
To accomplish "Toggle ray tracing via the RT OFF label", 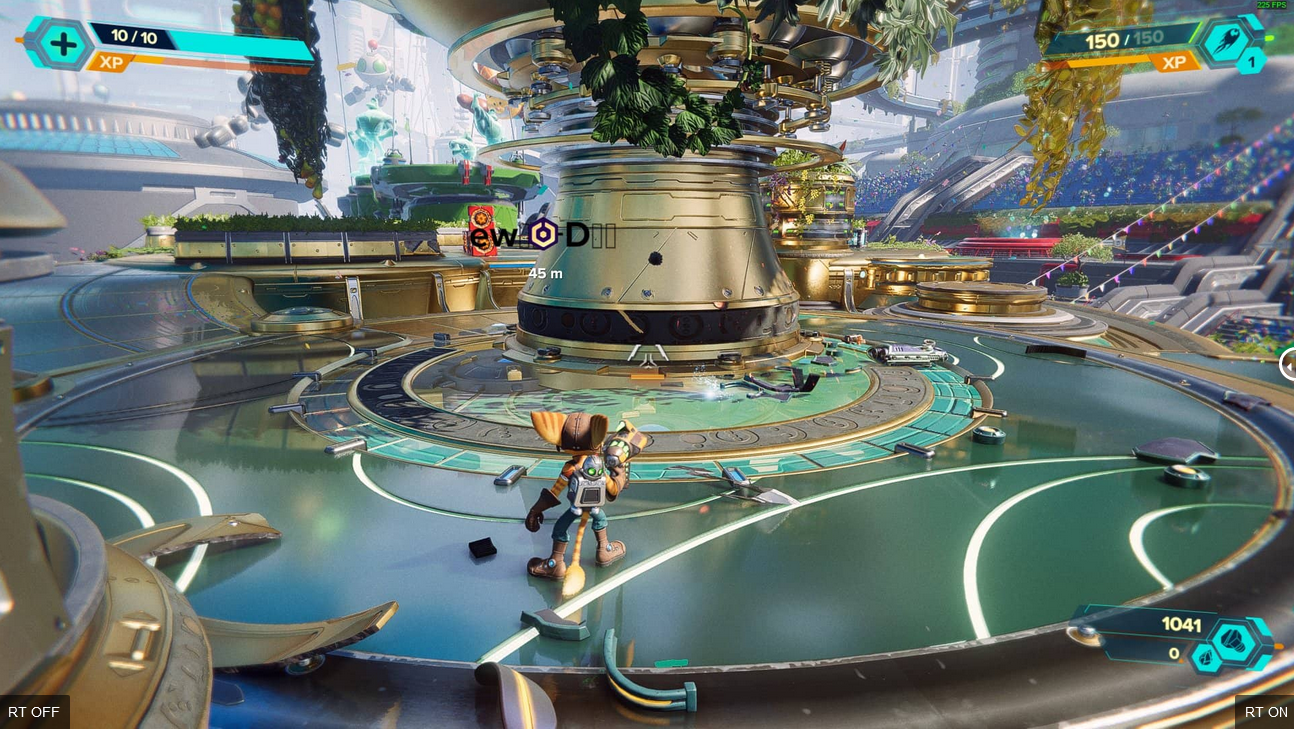I will (33, 712).
